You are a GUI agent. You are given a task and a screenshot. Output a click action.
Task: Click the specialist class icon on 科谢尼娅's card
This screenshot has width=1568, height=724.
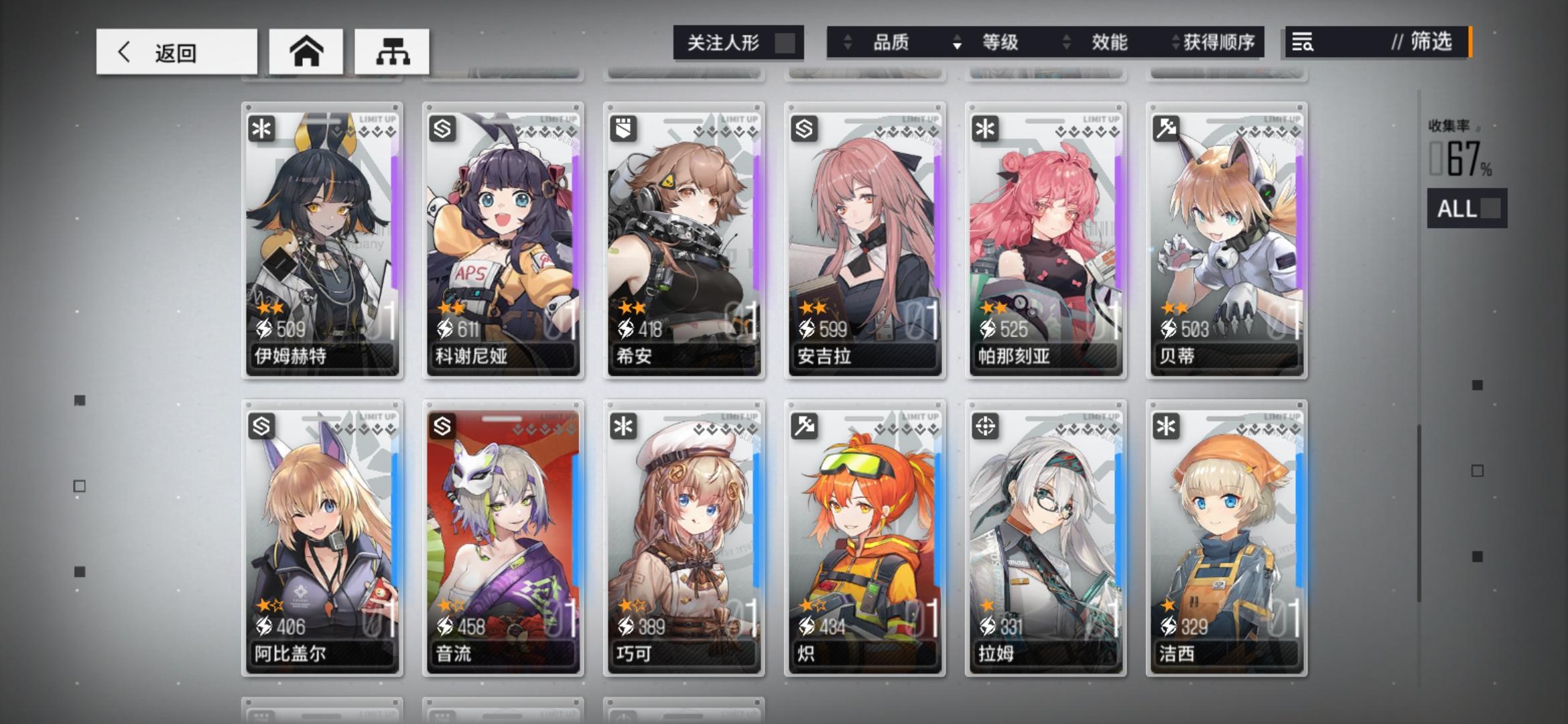click(442, 128)
